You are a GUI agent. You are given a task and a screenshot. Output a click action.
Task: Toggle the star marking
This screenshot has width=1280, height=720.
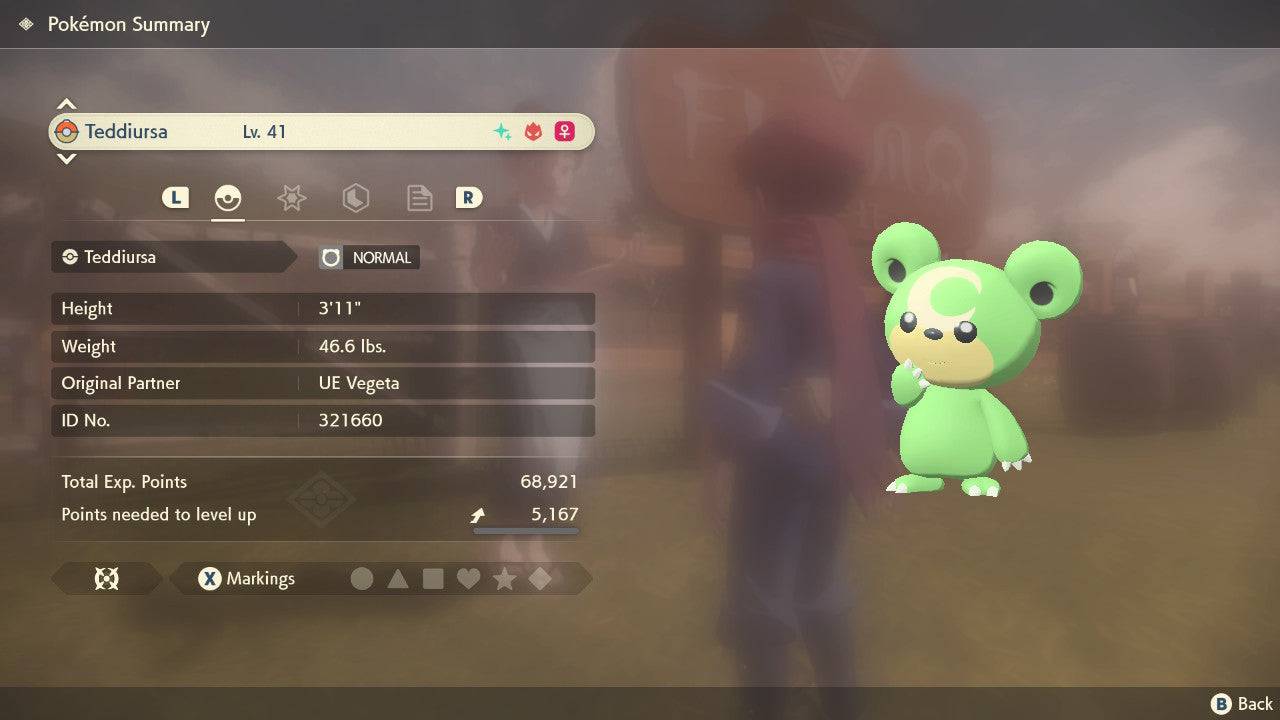coord(504,579)
